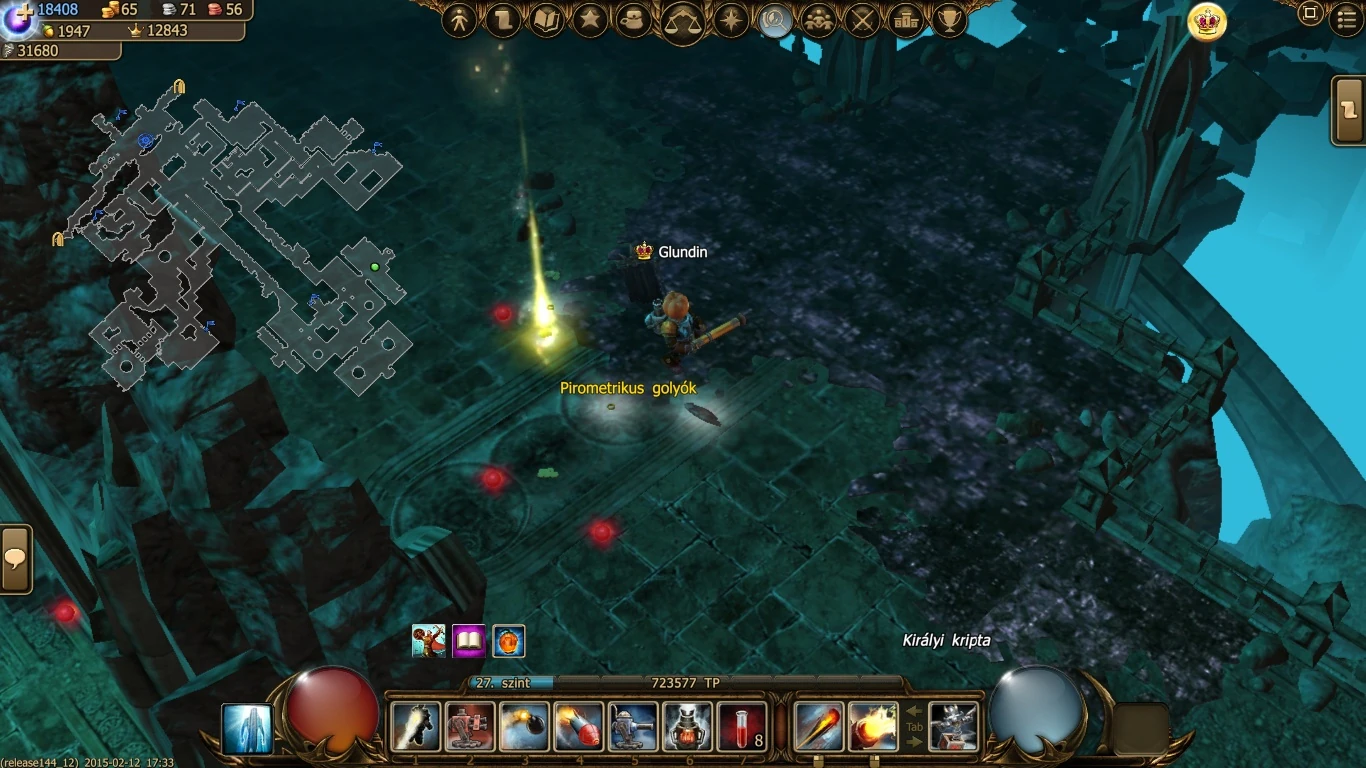This screenshot has width=1366, height=768.
Task: Open the character sheet icon
Action: [459, 21]
